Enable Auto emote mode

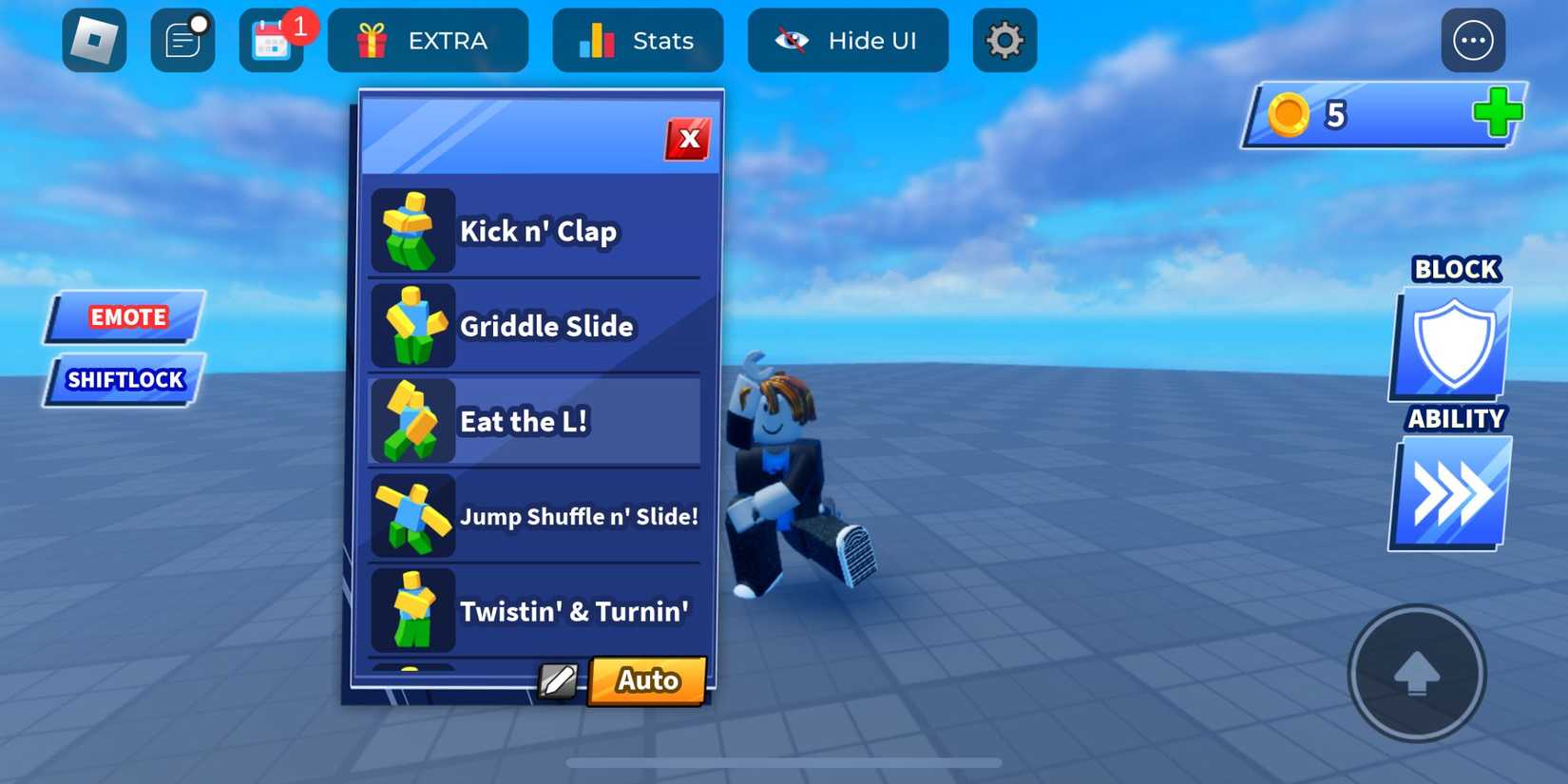[x=646, y=680]
